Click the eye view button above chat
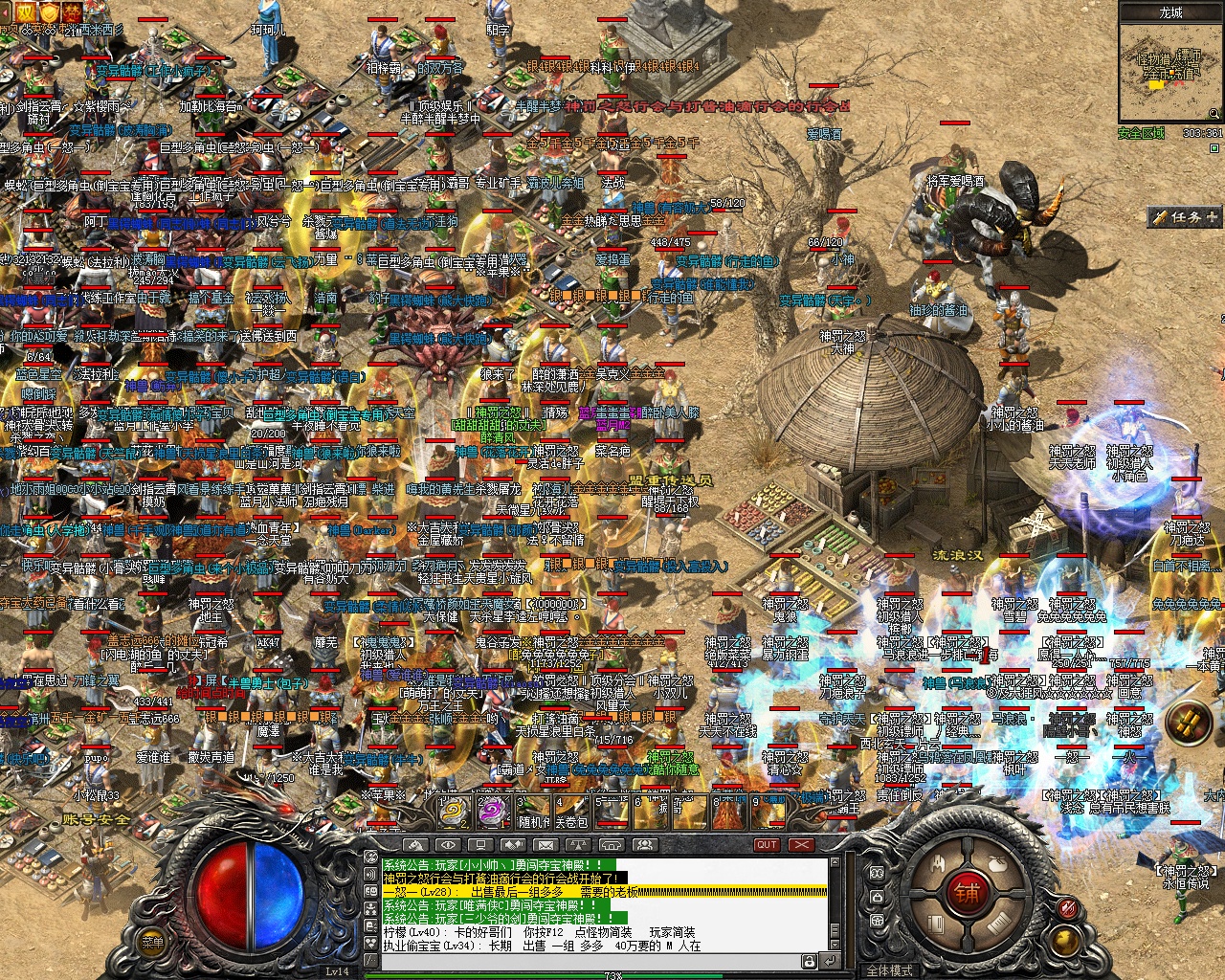The width and height of the screenshot is (1225, 980). [447, 845]
